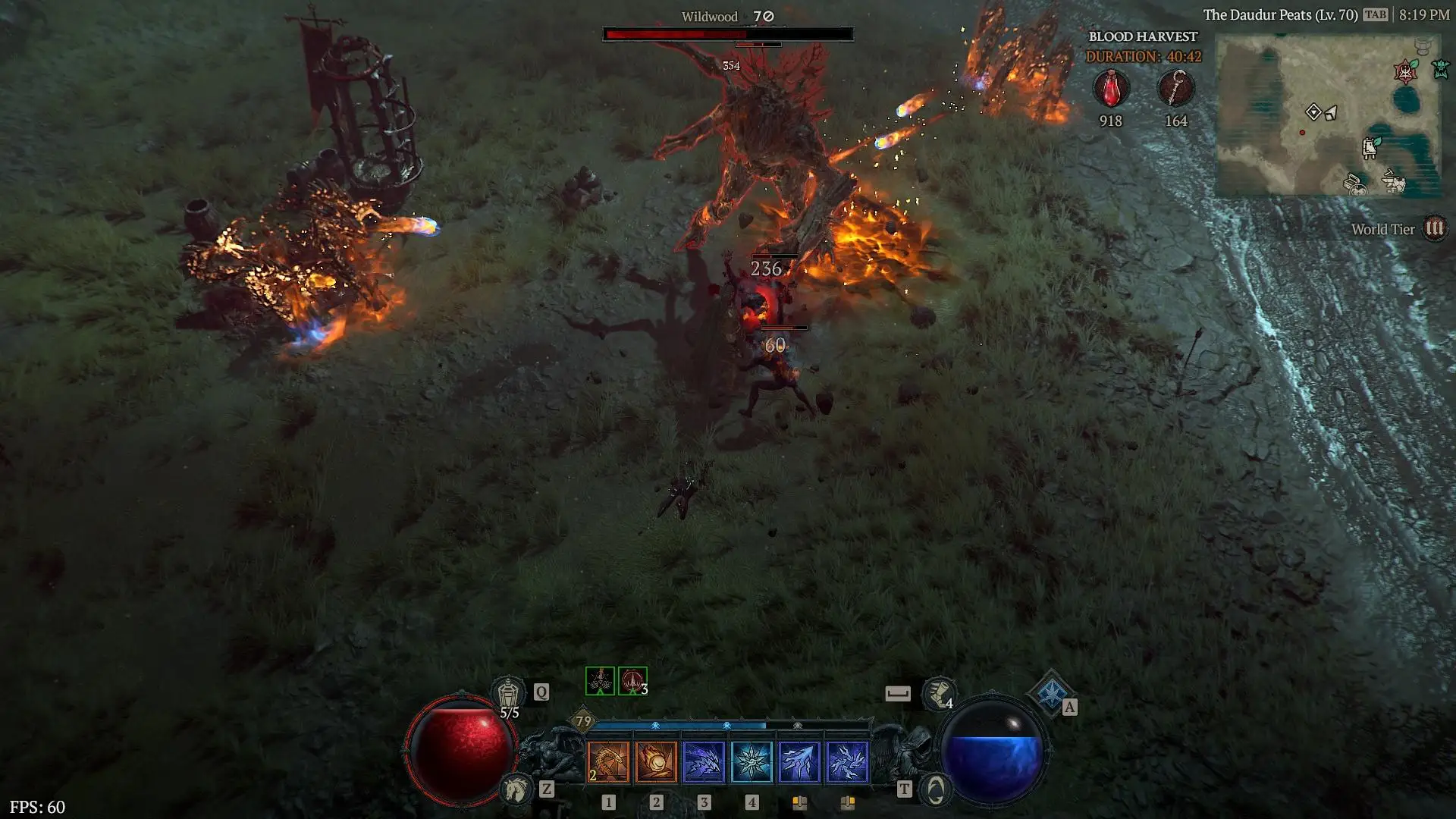
Task: Use the blue ice shards skill
Action: [704, 761]
